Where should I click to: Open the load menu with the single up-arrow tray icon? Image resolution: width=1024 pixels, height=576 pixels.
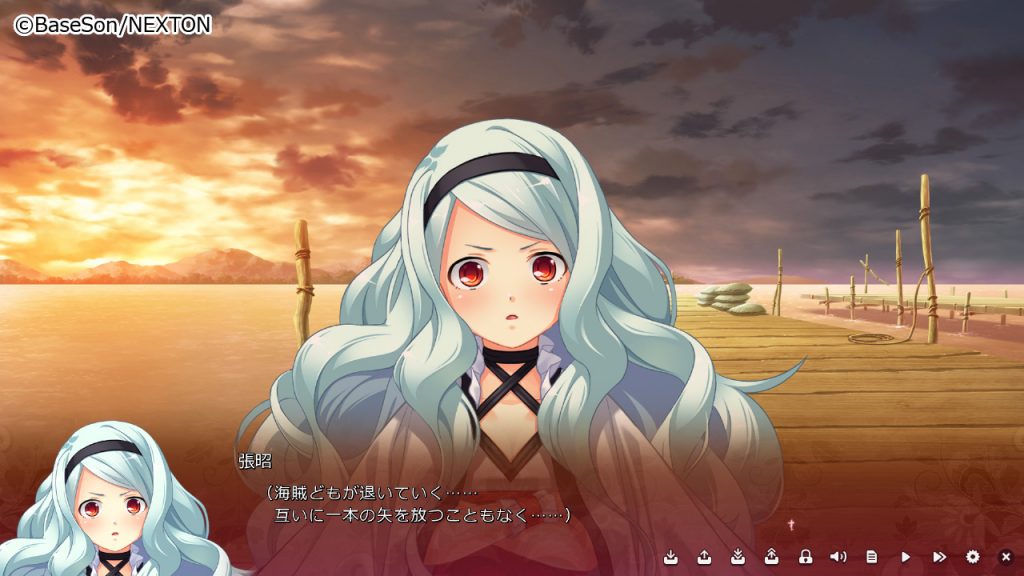(x=704, y=556)
